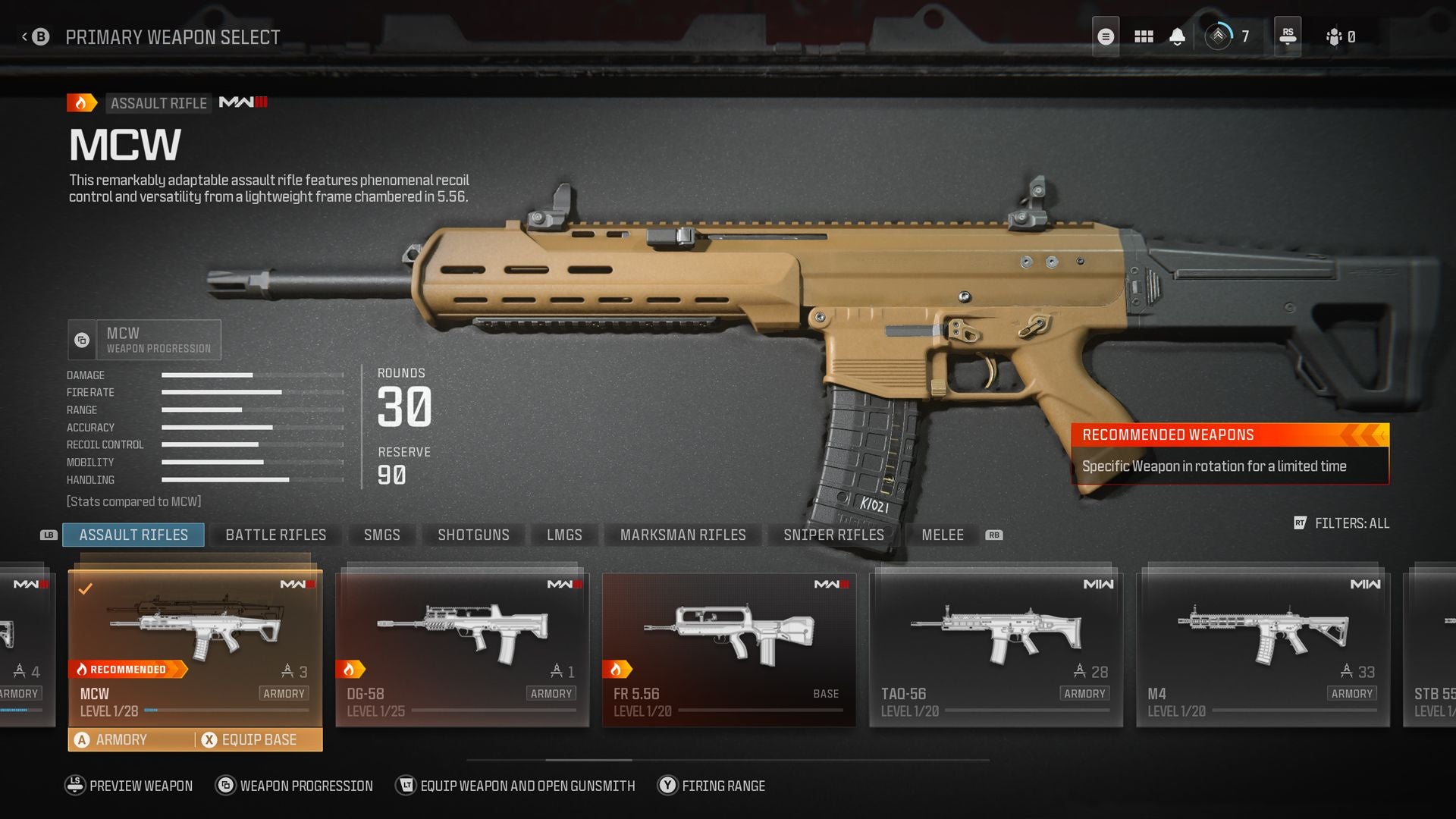
Task: Open the notifications bell
Action: (1177, 36)
